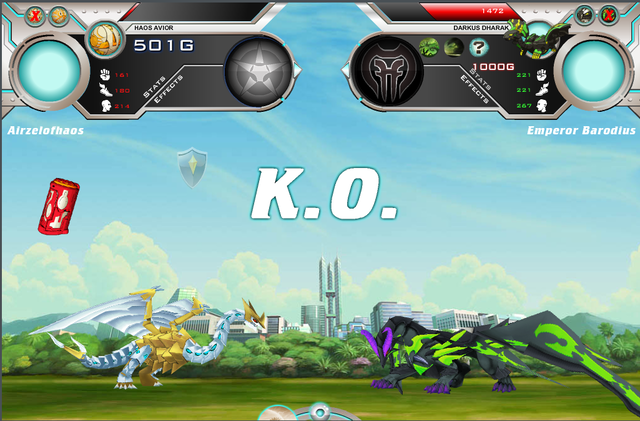Screen dimensions: 640x421
Task: Open the Haos Avior portrait icon
Action: click(103, 40)
